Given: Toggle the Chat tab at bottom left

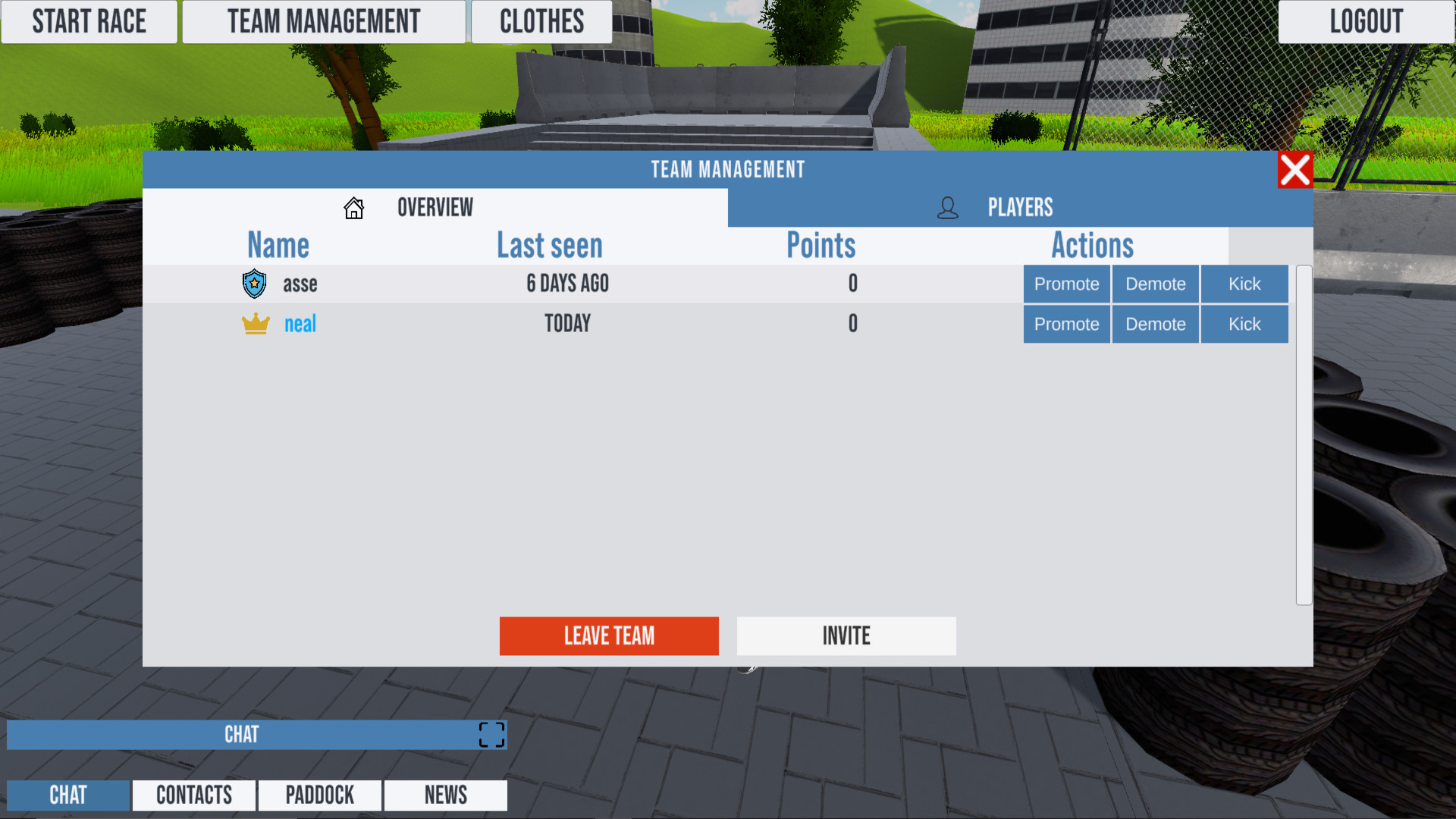Looking at the screenshot, I should [x=67, y=795].
